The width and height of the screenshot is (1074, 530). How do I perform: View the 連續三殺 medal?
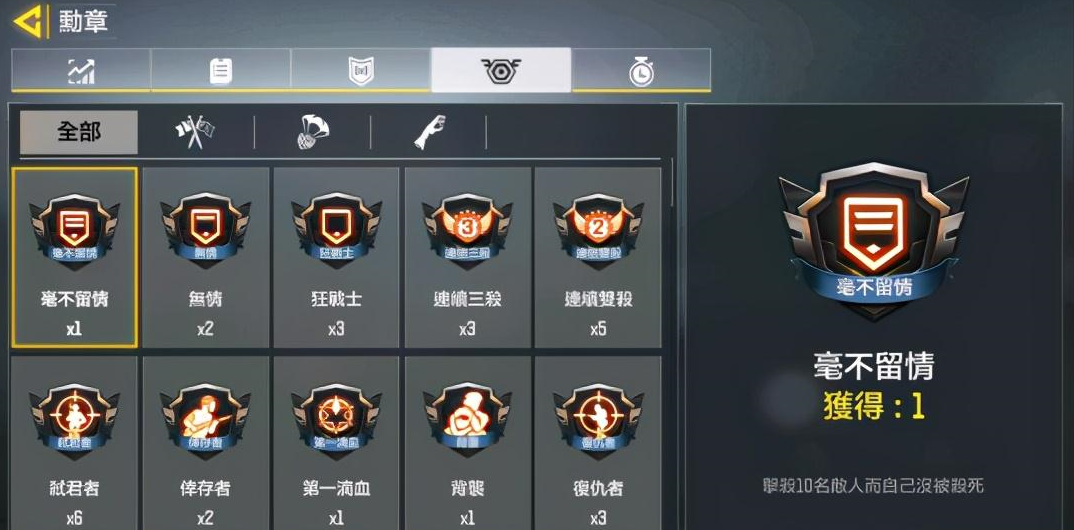(467, 257)
